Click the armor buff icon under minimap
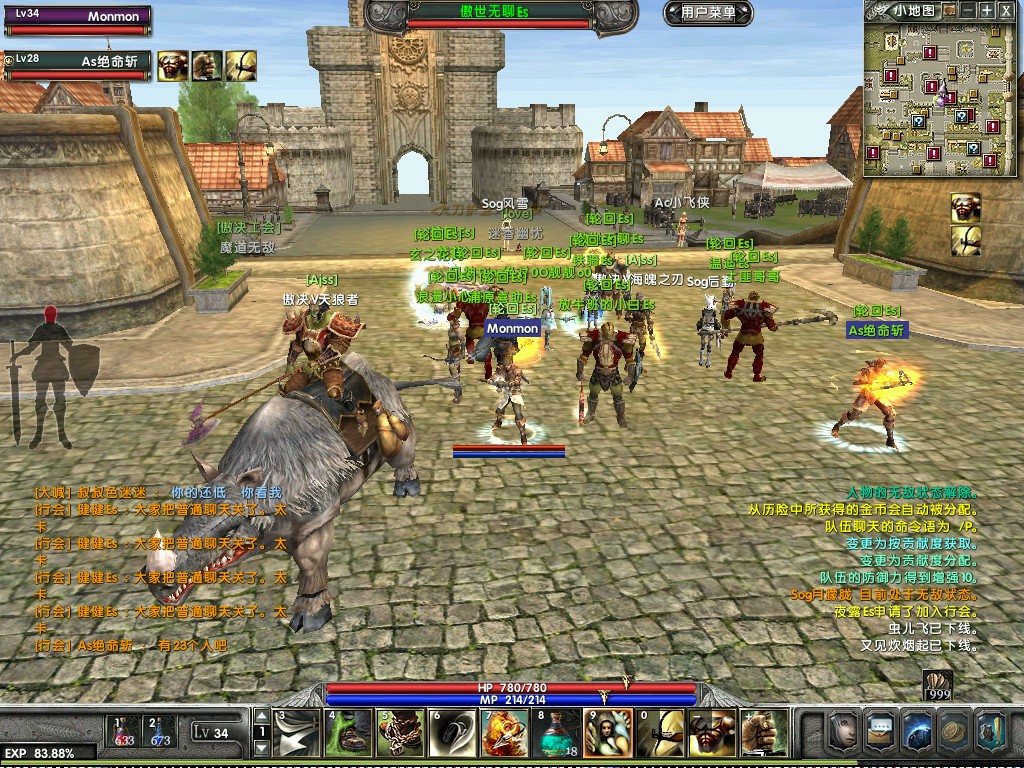Image resolution: width=1024 pixels, height=768 pixels. (x=965, y=207)
